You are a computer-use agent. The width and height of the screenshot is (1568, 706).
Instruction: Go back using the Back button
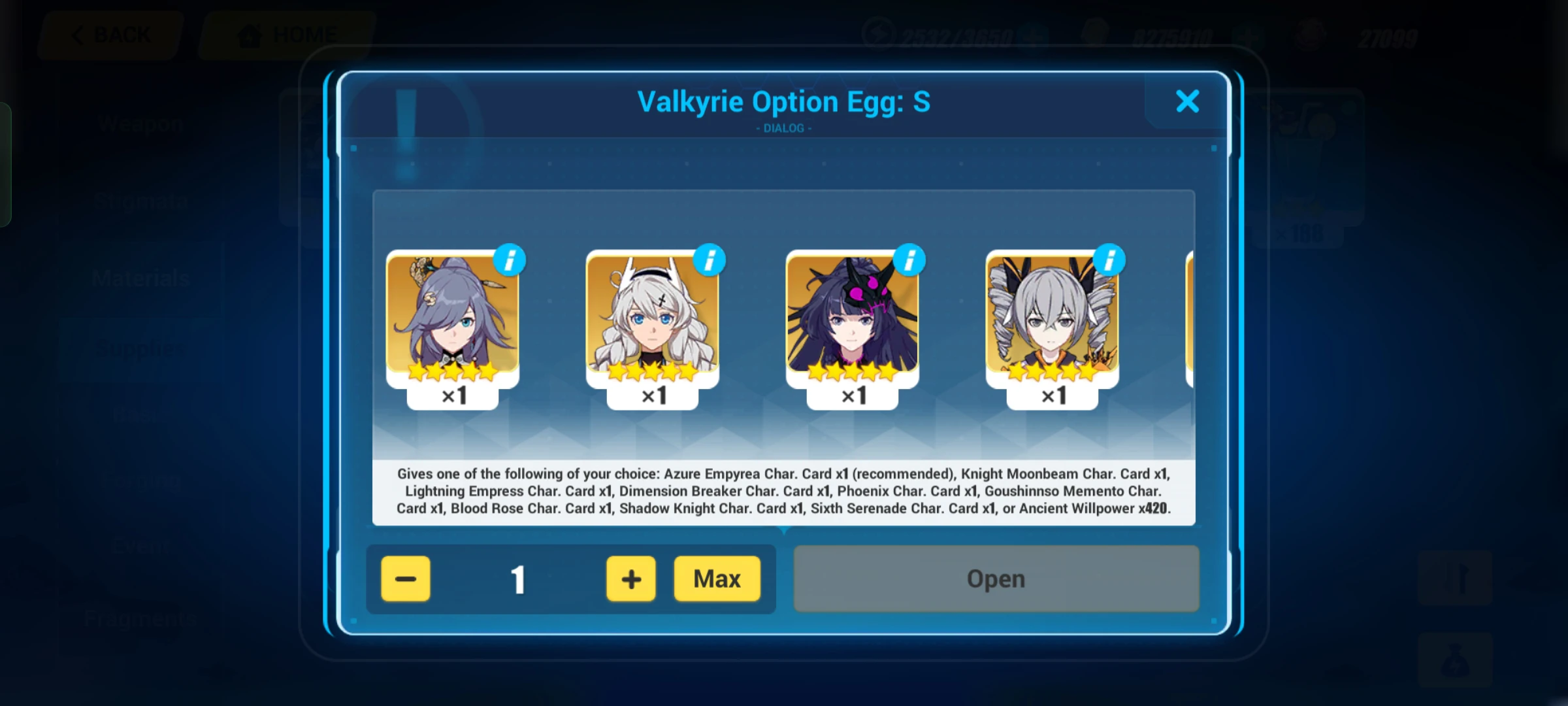pos(110,33)
